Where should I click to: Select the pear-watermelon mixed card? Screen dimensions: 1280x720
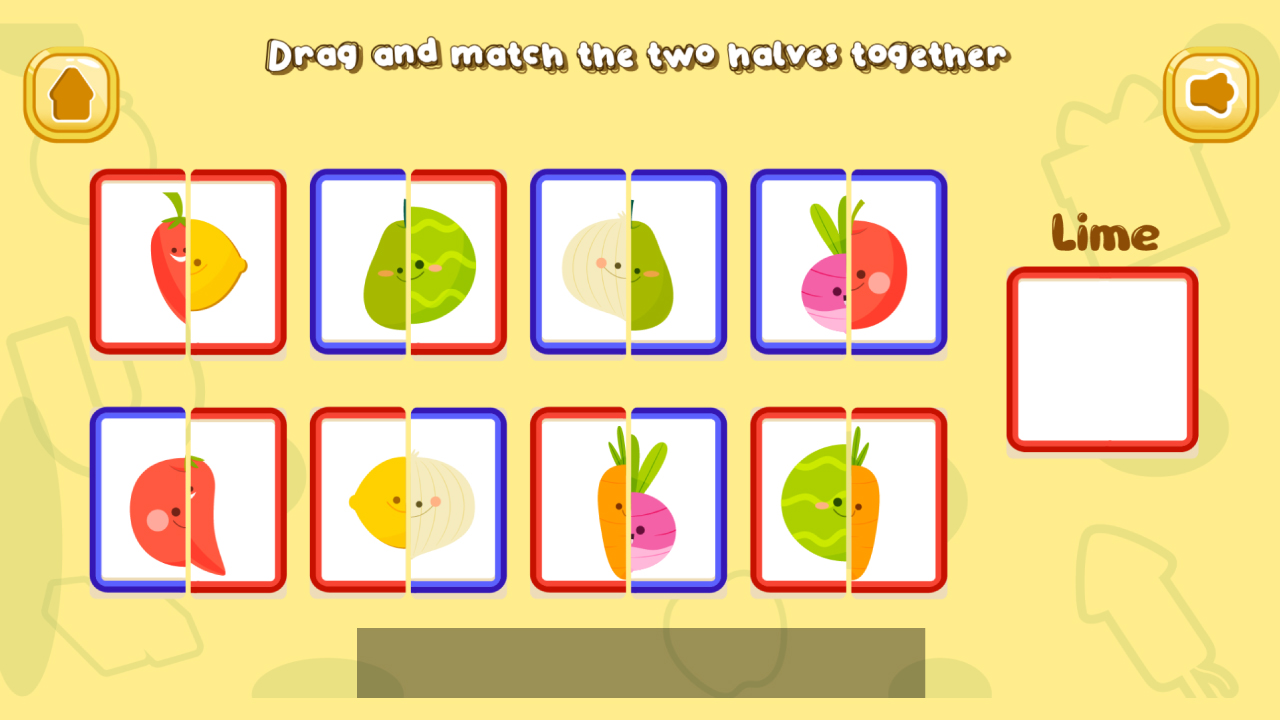(x=408, y=262)
